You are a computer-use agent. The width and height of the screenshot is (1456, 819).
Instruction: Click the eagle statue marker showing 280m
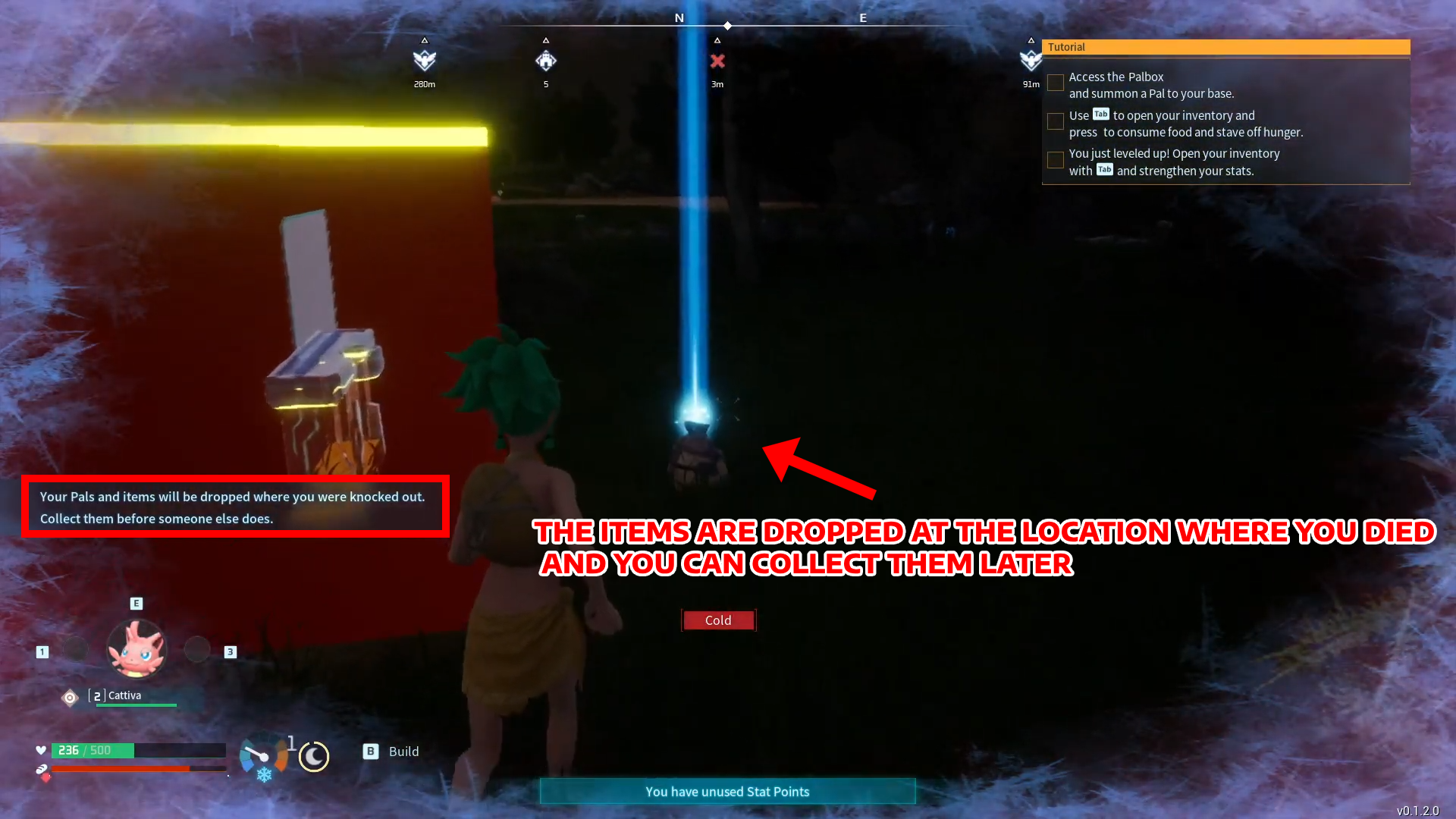coord(424,58)
